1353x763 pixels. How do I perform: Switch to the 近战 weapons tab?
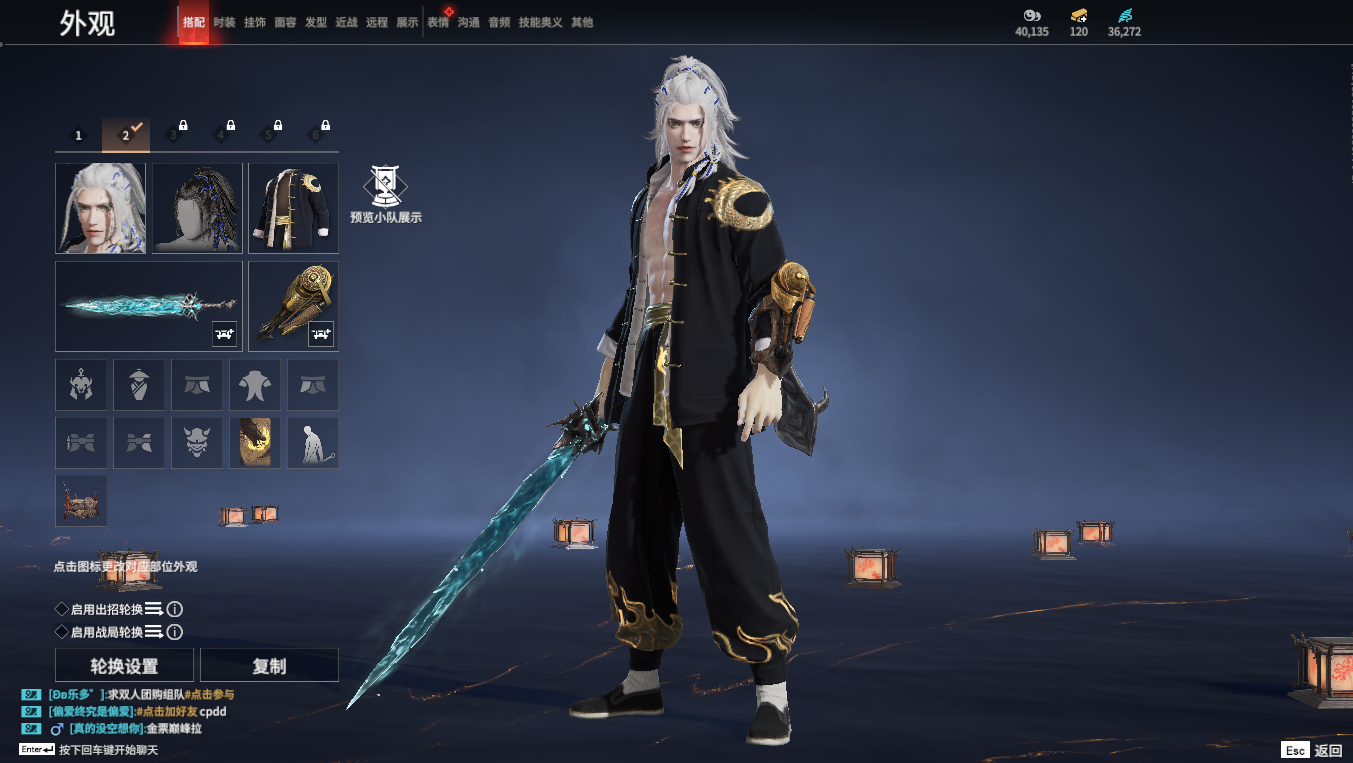pos(346,22)
